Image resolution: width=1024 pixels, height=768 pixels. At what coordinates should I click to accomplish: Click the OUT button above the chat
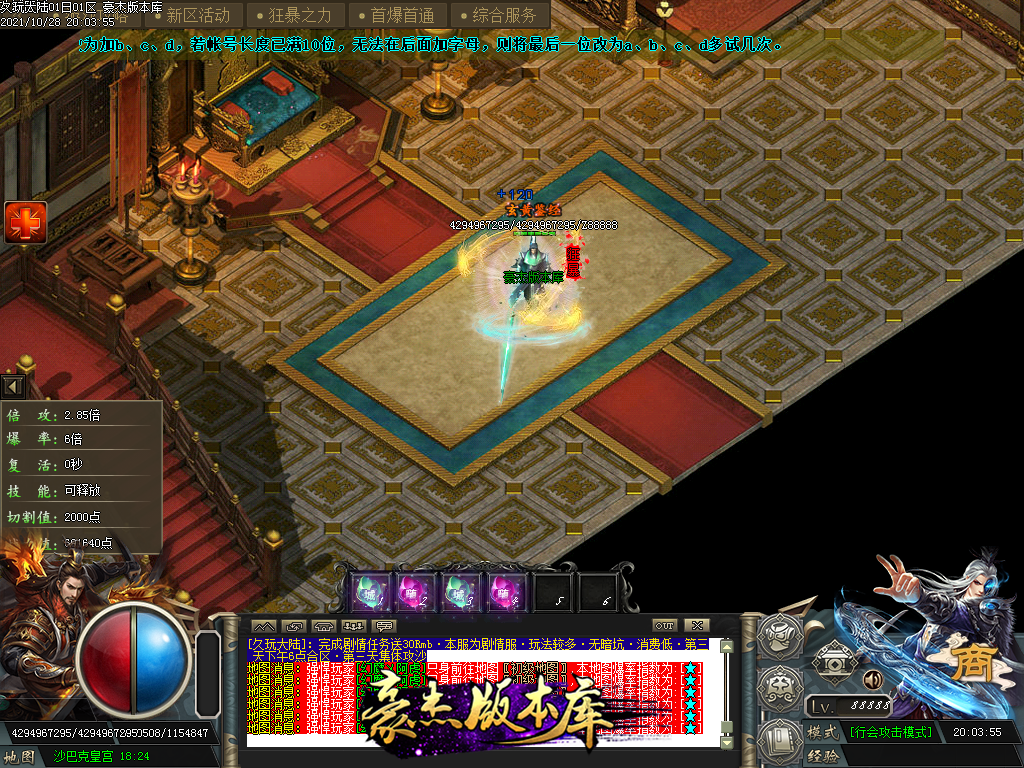tap(665, 625)
